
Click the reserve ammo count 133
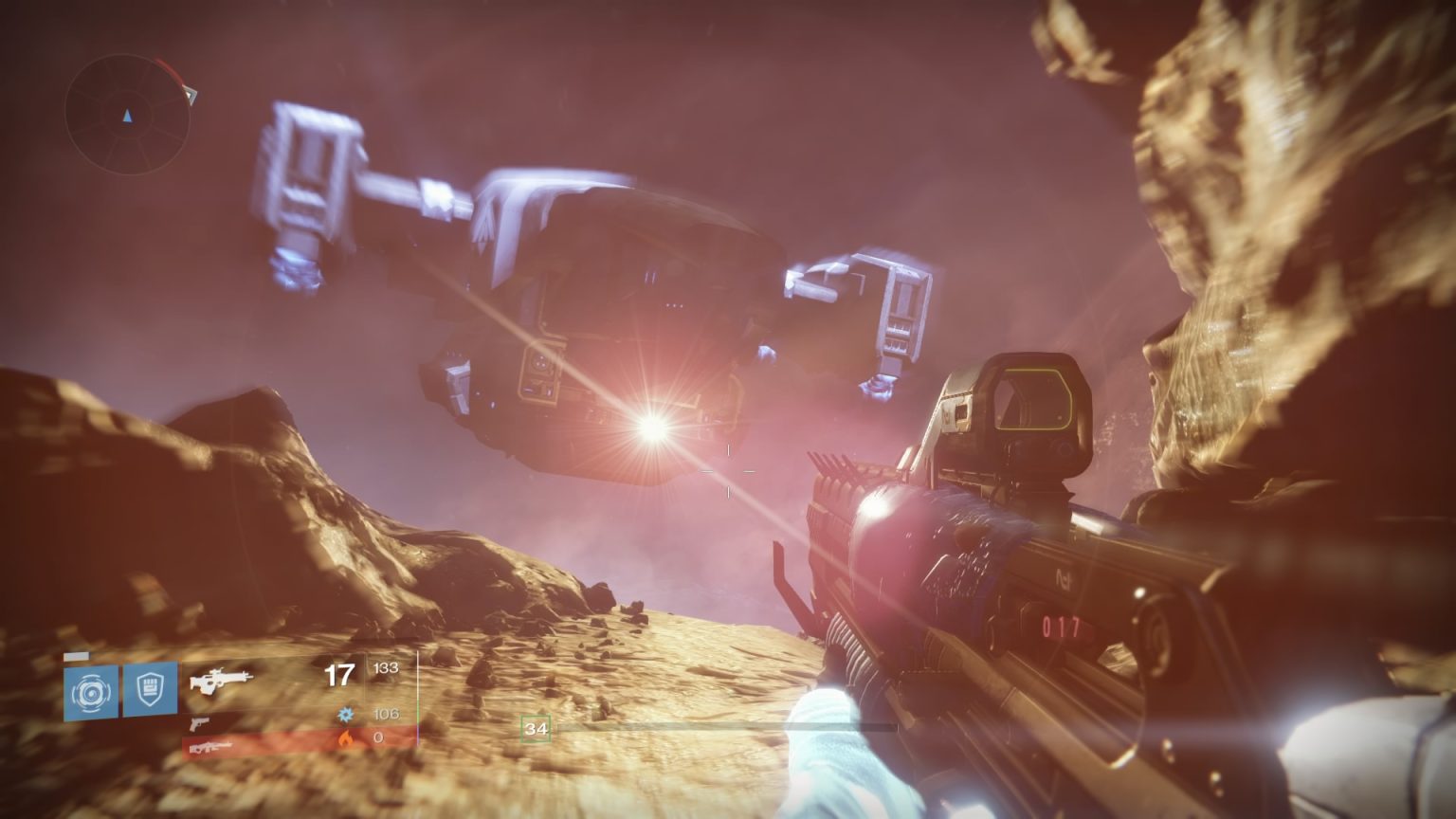coord(387,666)
